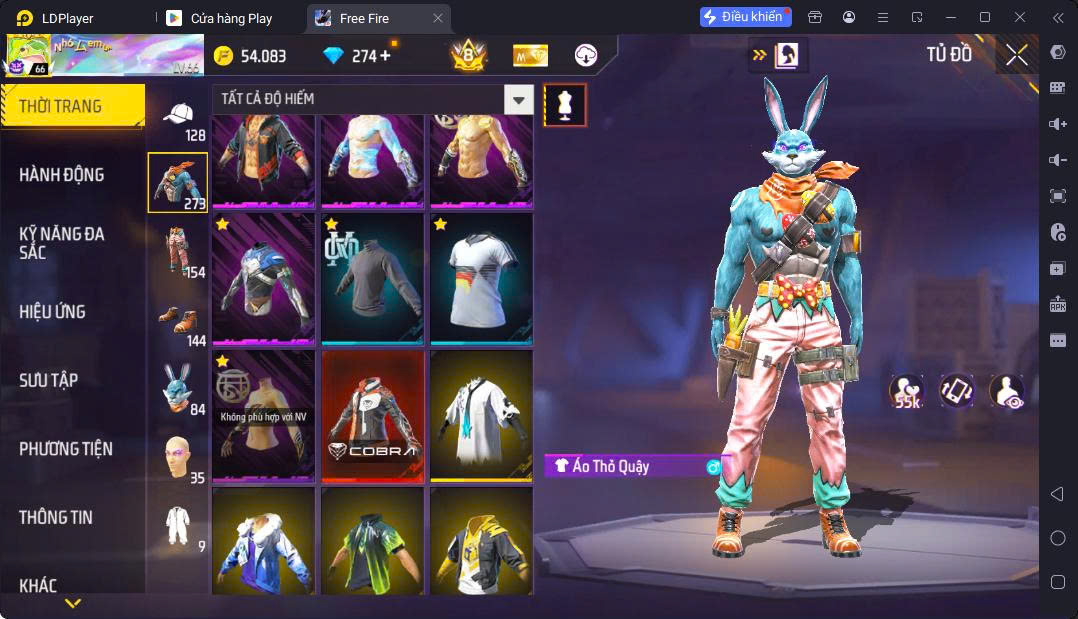Open the bunny mask category tab
This screenshot has width=1078, height=619.
coord(178,388)
